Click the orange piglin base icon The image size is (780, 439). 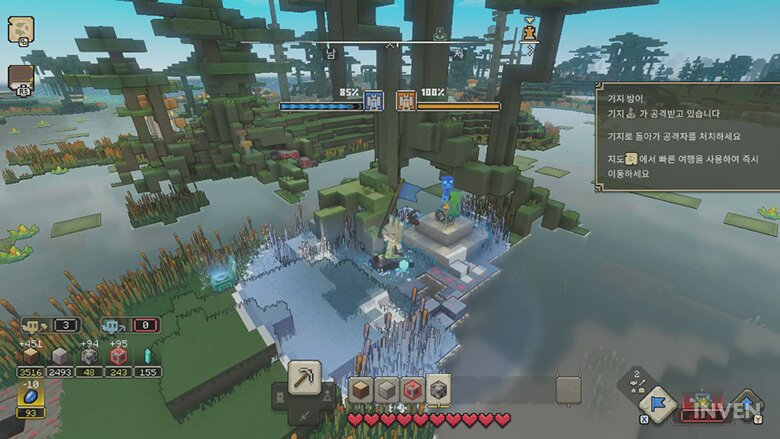406,102
